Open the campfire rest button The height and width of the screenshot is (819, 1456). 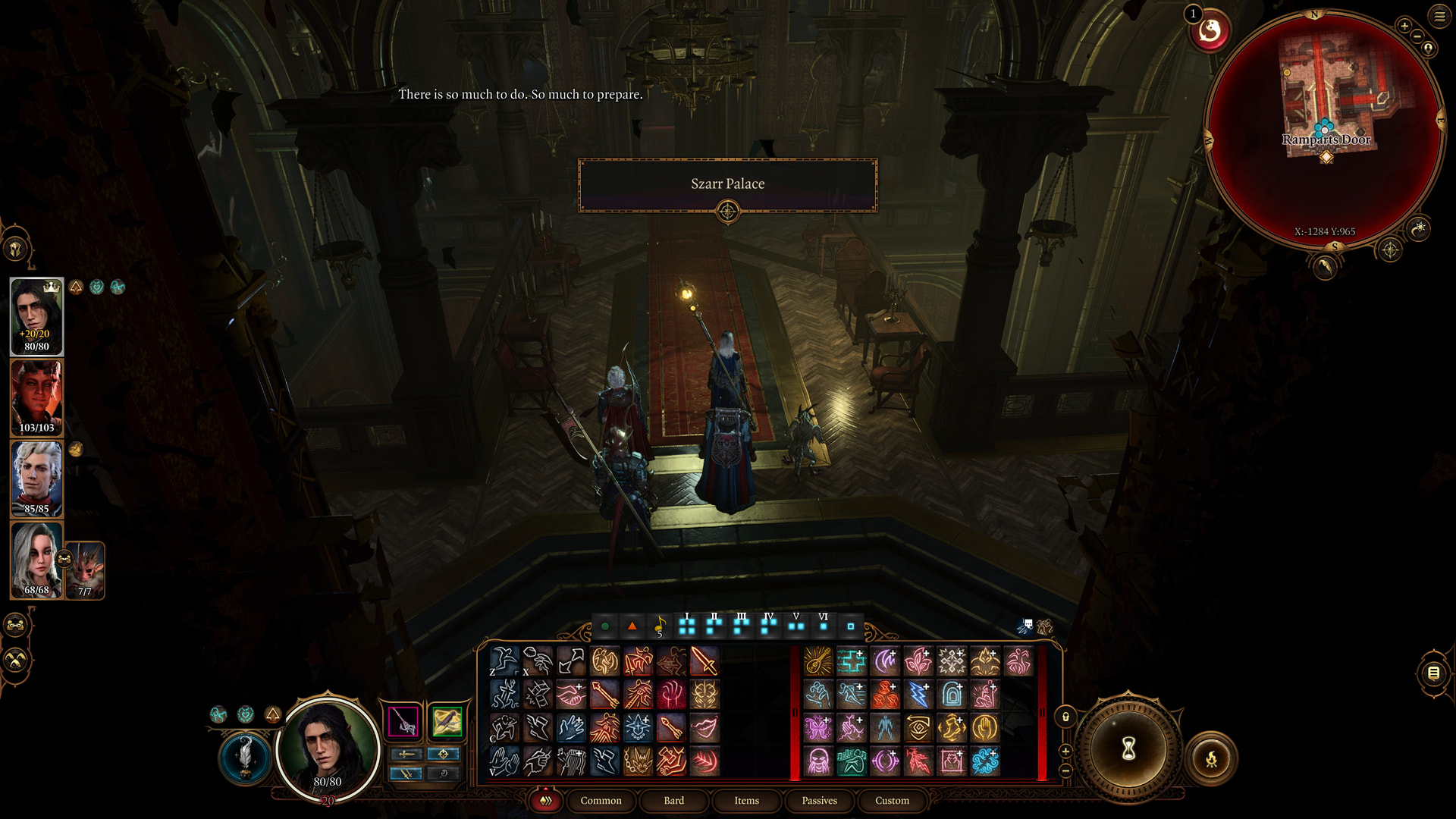coord(1211,758)
